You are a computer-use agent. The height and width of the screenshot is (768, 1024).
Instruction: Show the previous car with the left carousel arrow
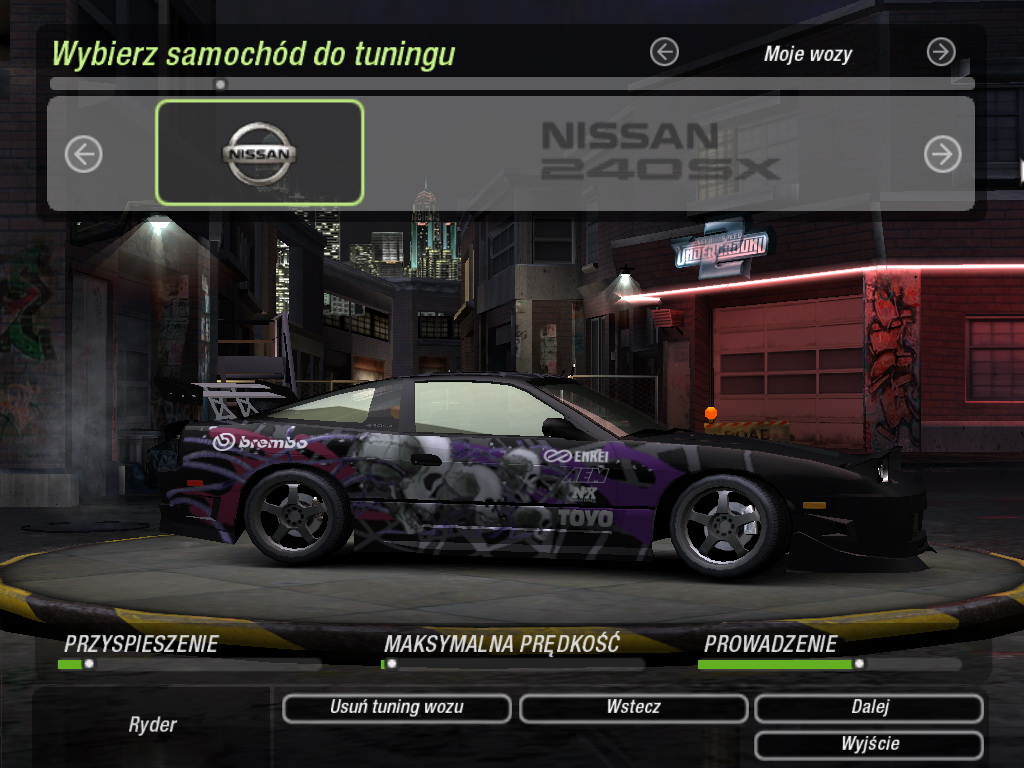tap(84, 154)
